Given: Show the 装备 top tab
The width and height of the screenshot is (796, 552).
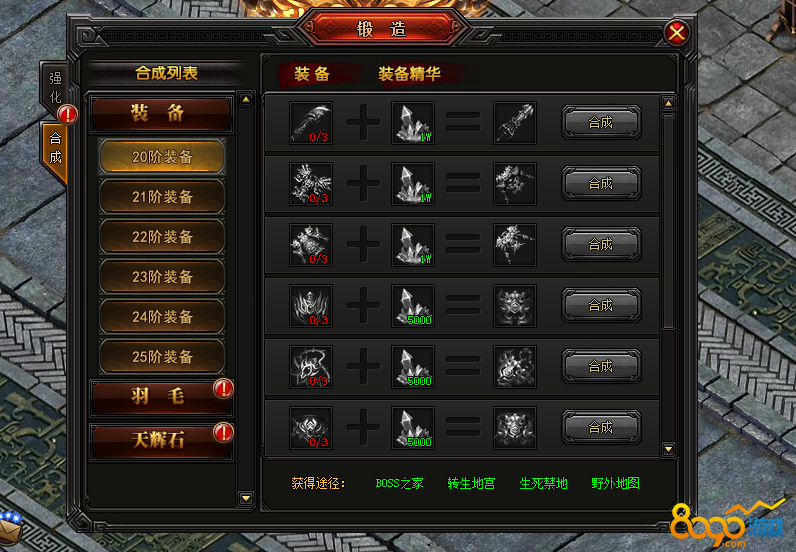Looking at the screenshot, I should (x=312, y=74).
